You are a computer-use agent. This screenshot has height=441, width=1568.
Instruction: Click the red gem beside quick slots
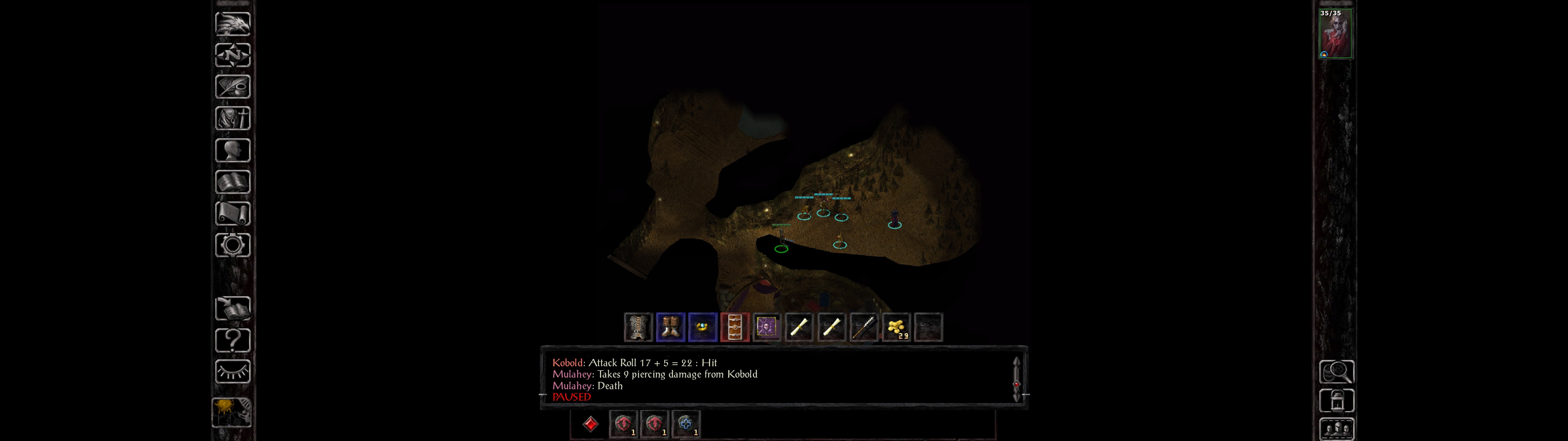click(x=590, y=424)
